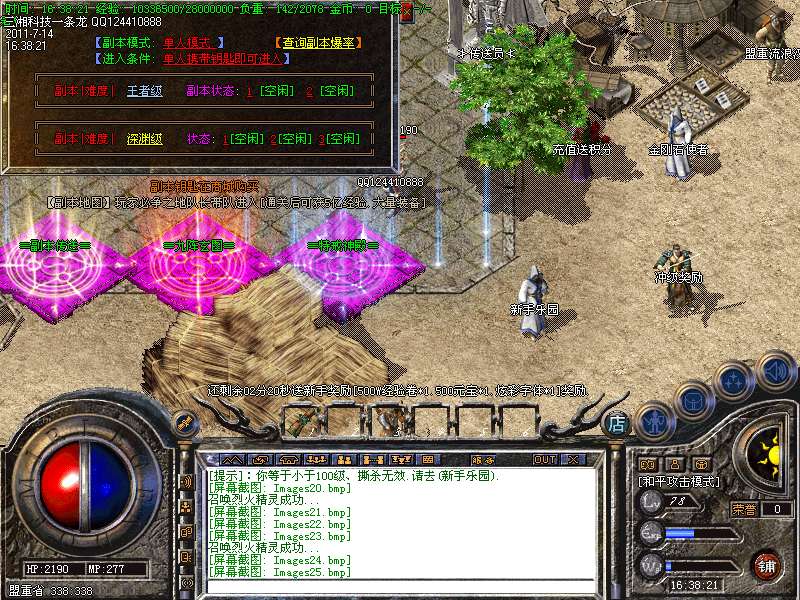800x600 pixels.
Task: Close the game with the X button
Action: click(573, 459)
